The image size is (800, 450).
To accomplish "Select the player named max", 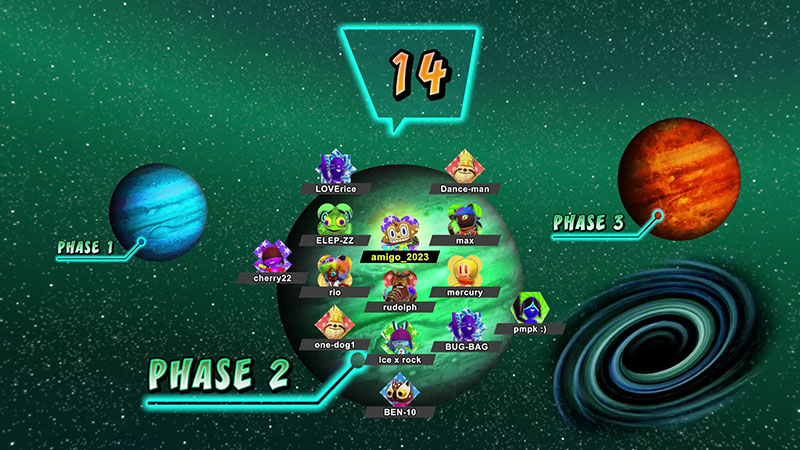I will (463, 220).
